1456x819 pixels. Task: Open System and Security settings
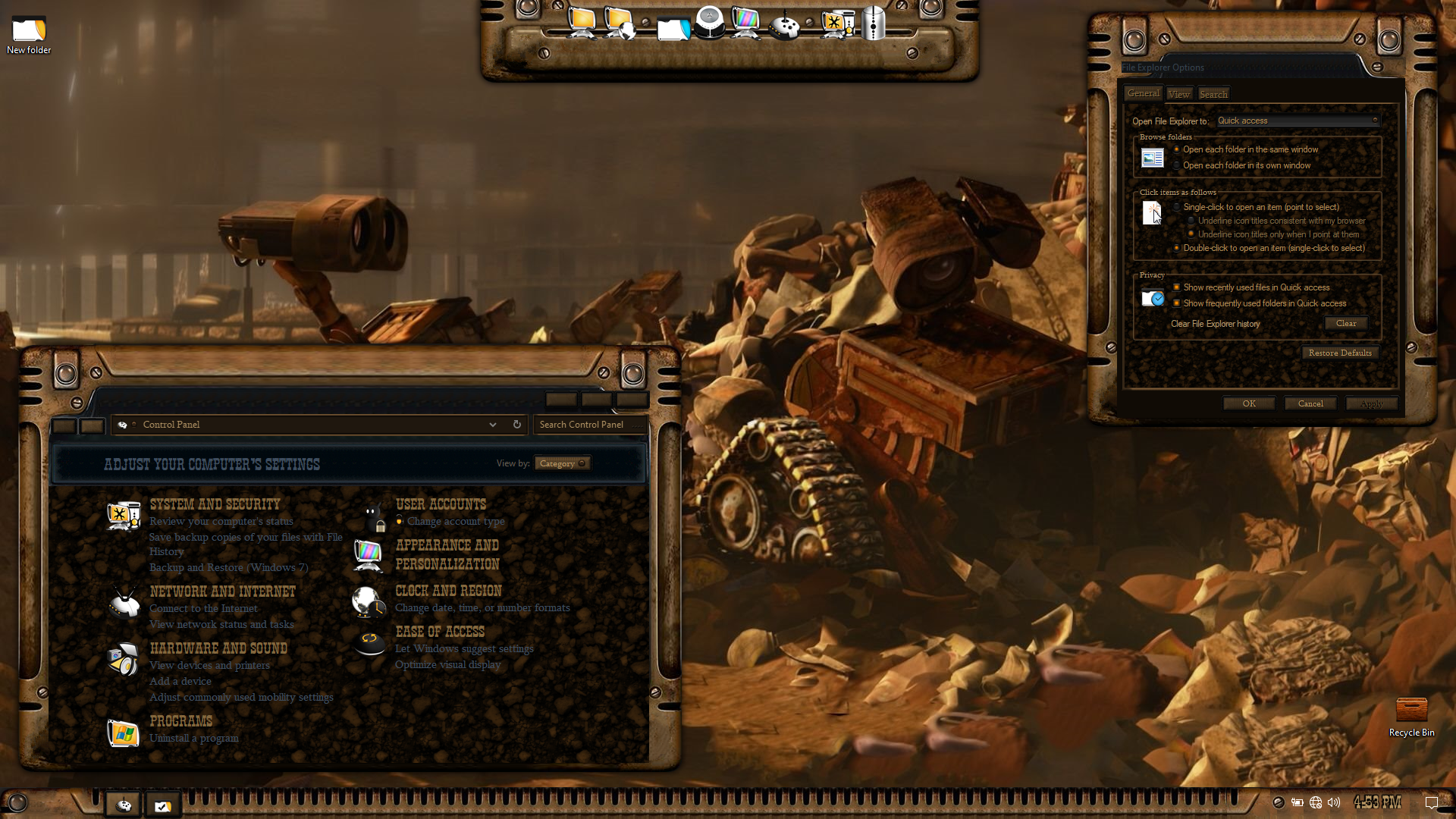(215, 504)
